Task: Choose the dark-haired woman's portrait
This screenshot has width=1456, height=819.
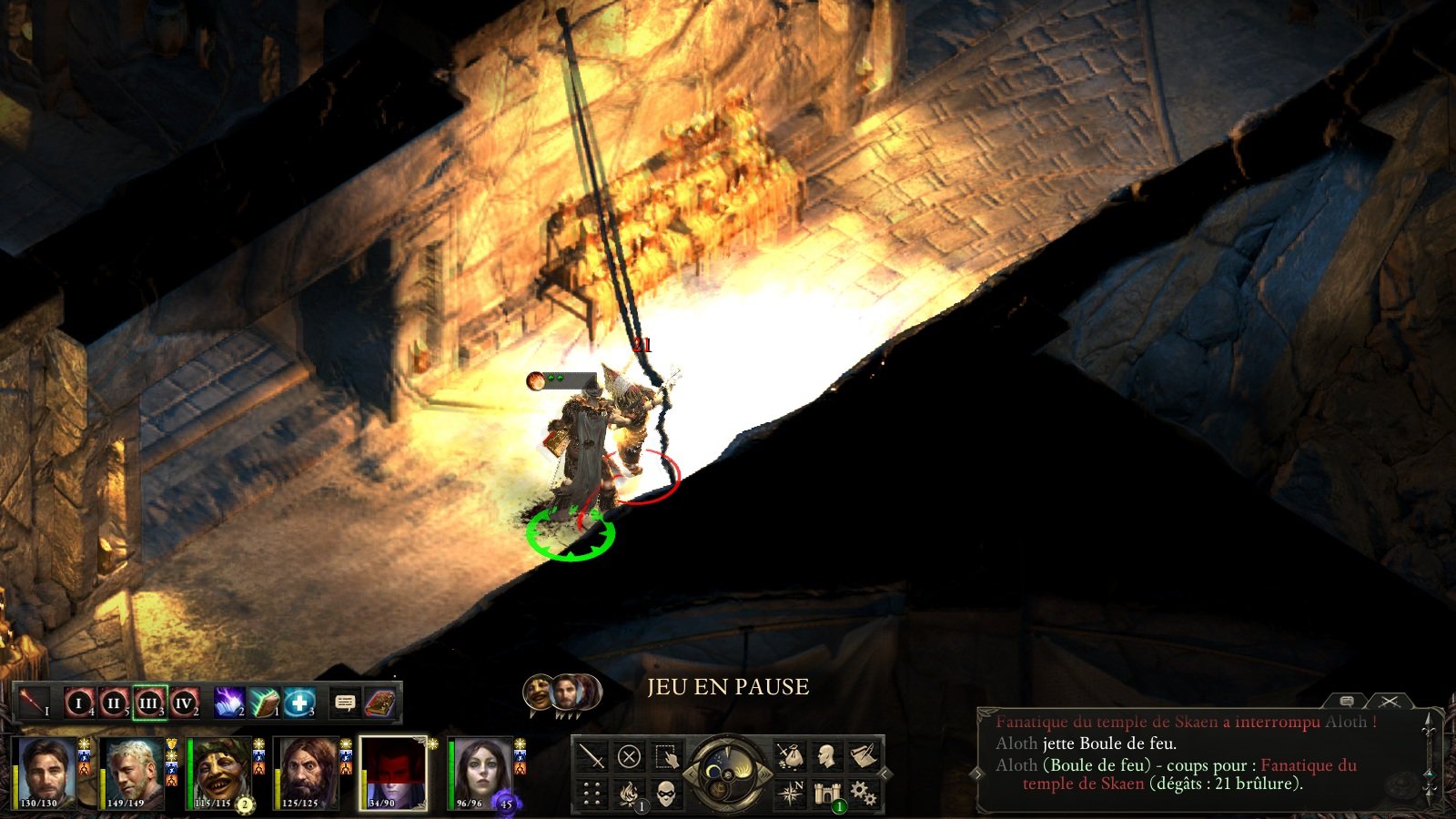Action: click(480, 773)
